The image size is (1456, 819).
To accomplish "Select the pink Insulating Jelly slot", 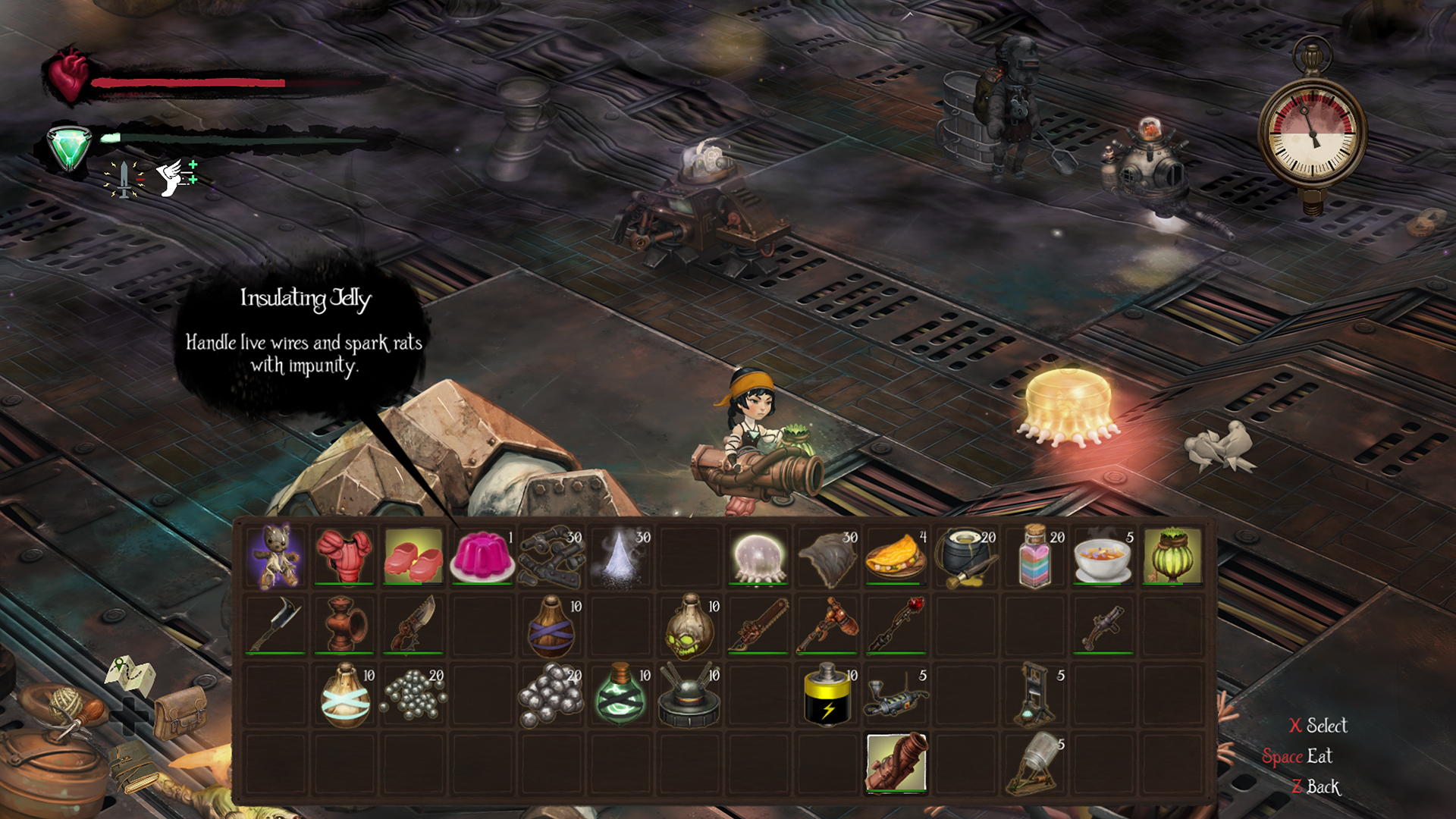I will click(482, 557).
